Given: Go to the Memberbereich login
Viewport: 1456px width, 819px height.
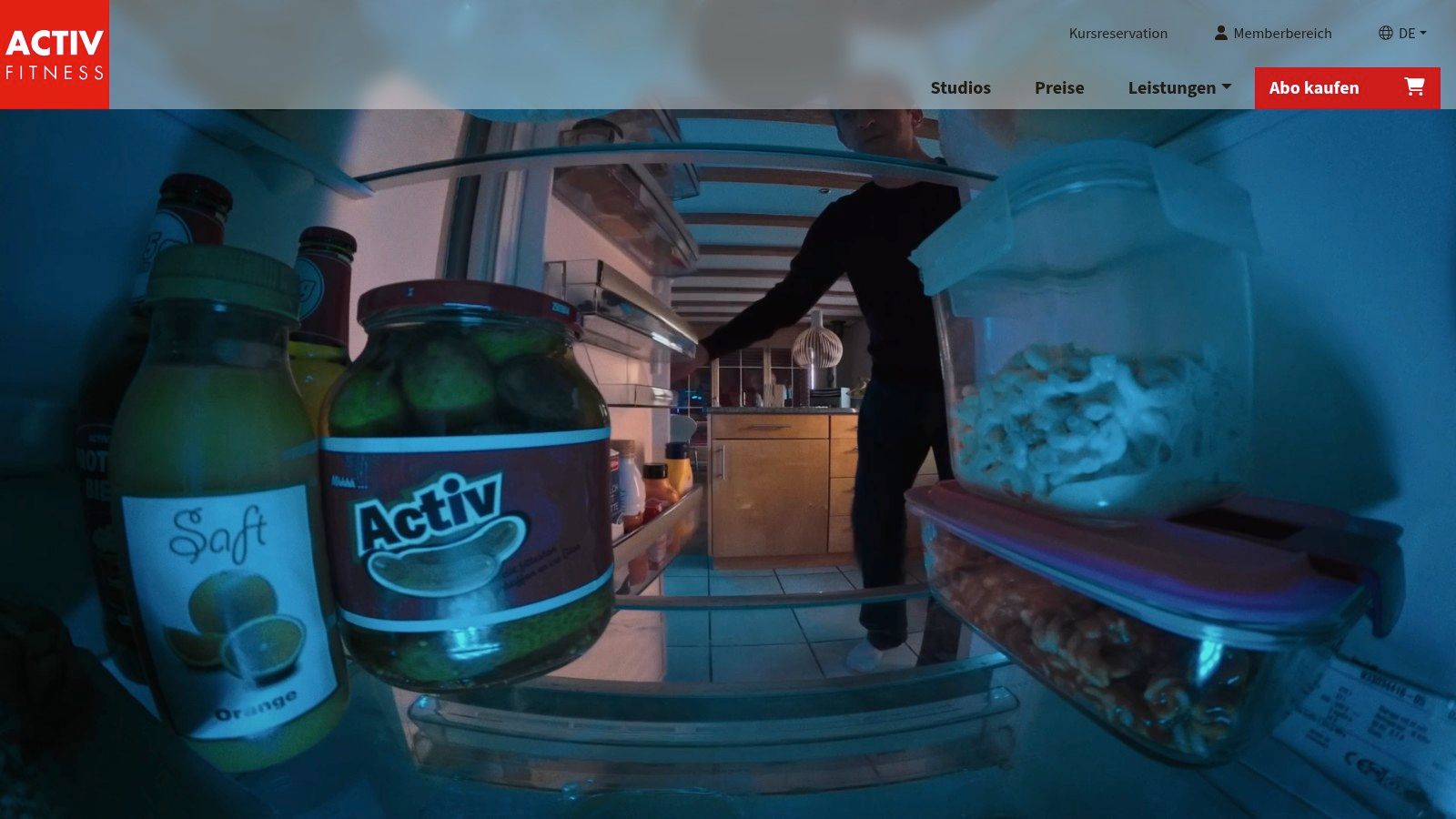Looking at the screenshot, I should tap(1272, 34).
